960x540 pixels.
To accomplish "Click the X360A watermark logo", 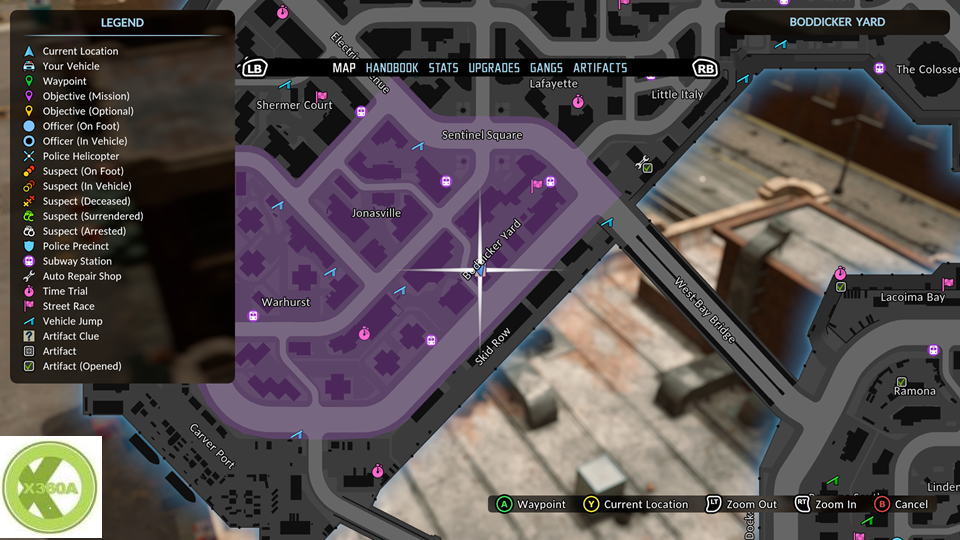I will click(51, 487).
